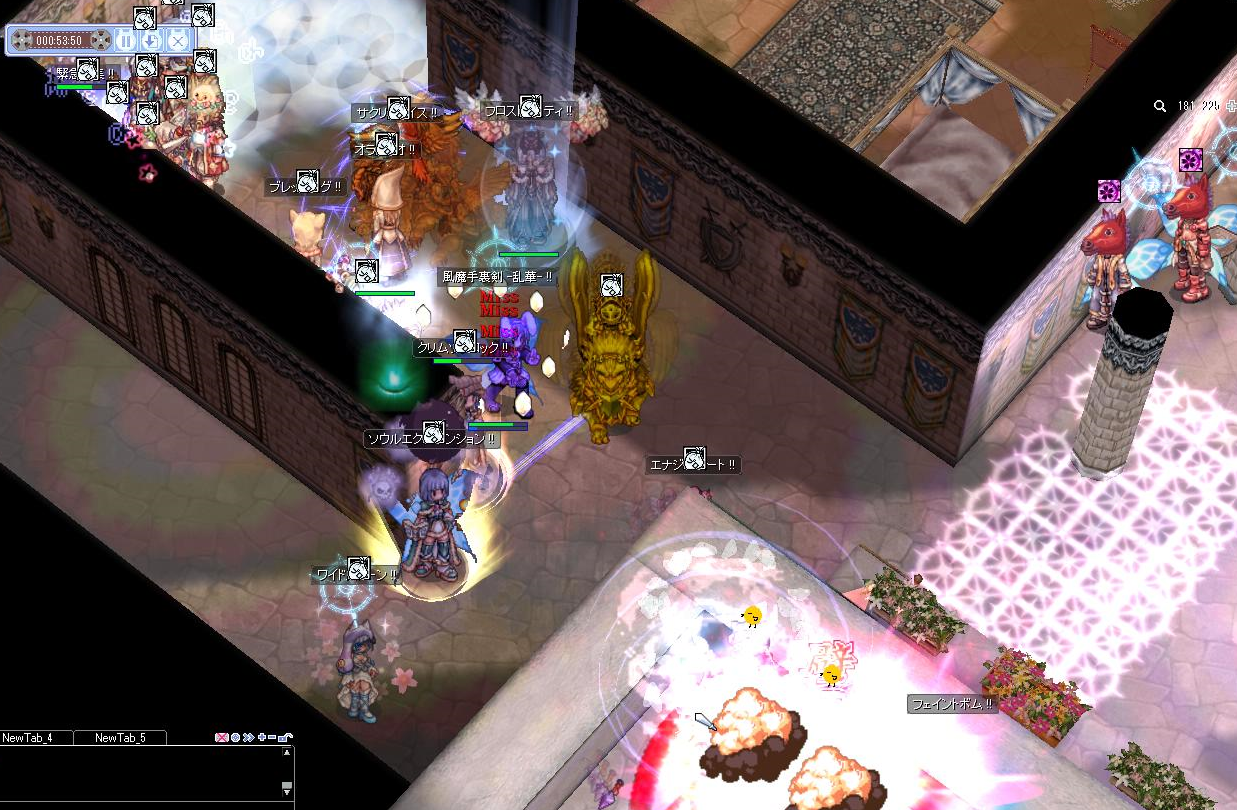This screenshot has width=1237, height=810.
Task: Click the replay save button with arrow
Action: (151, 40)
